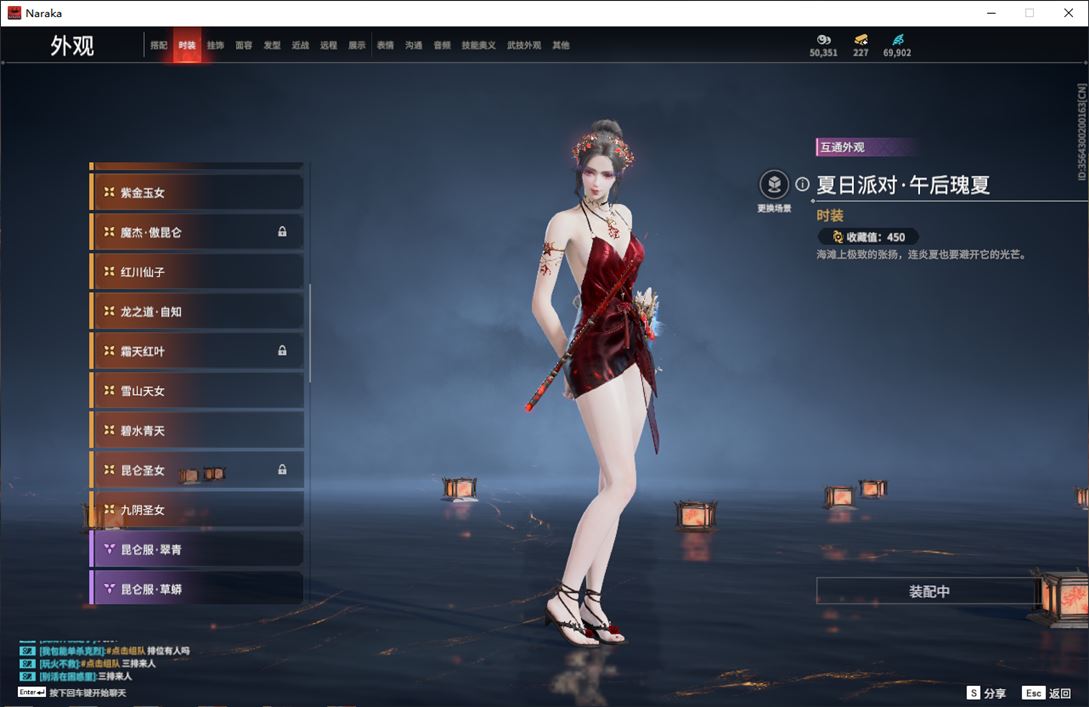Image resolution: width=1089 pixels, height=707 pixels.
Task: Switch to the 发型 tab
Action: pos(272,46)
